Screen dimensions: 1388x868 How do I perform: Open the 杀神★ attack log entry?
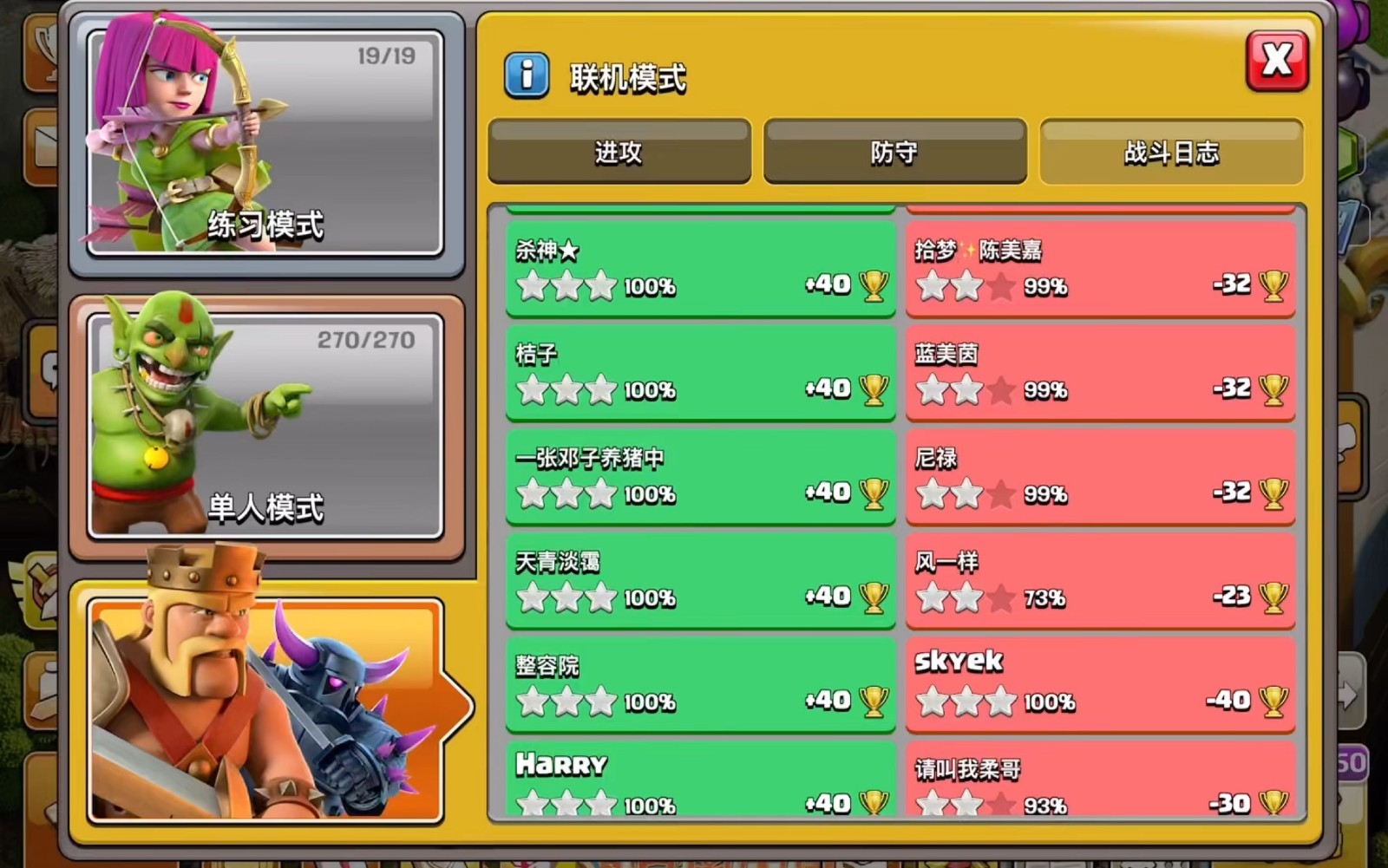[700, 269]
